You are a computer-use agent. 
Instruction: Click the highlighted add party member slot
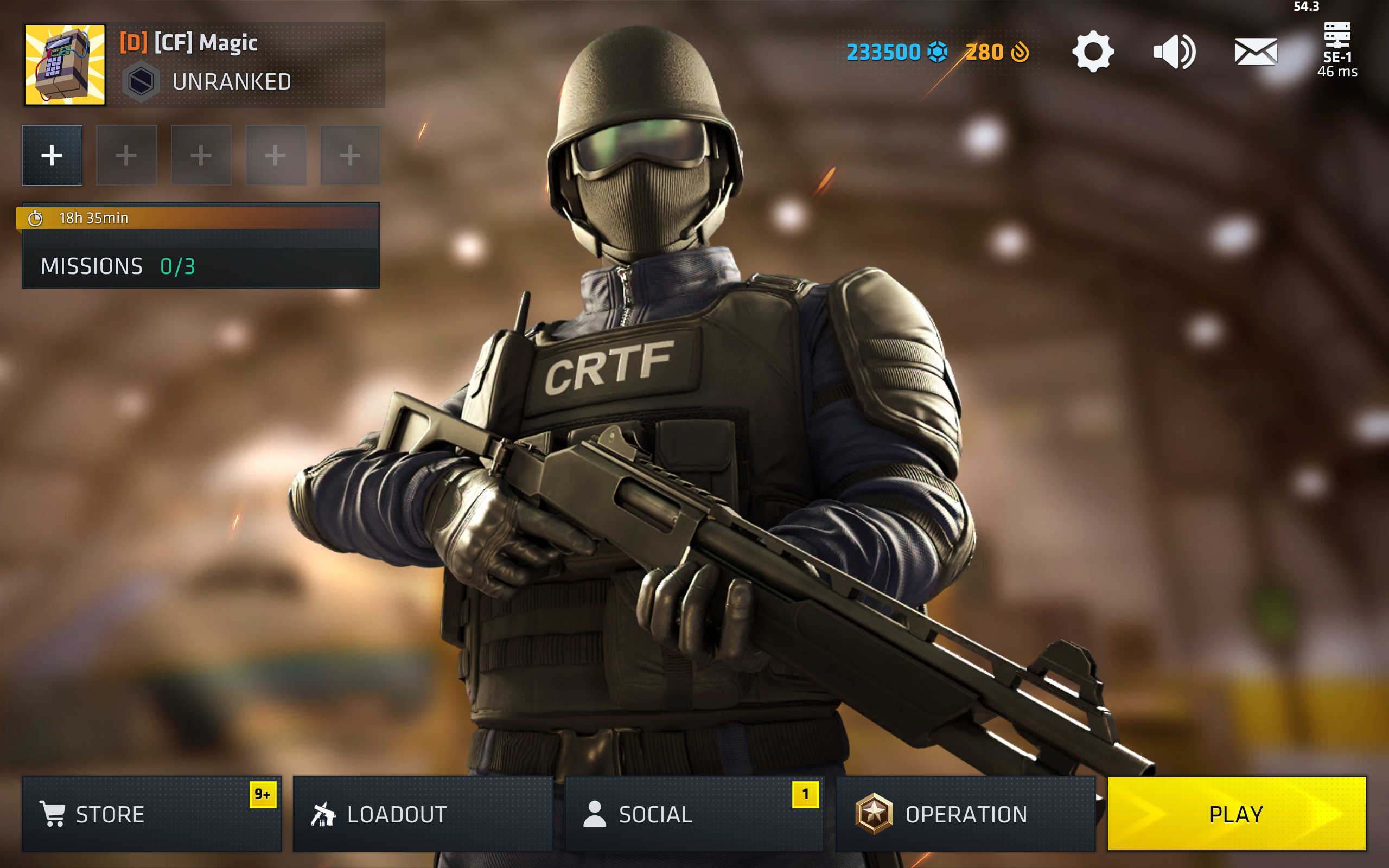click(52, 155)
